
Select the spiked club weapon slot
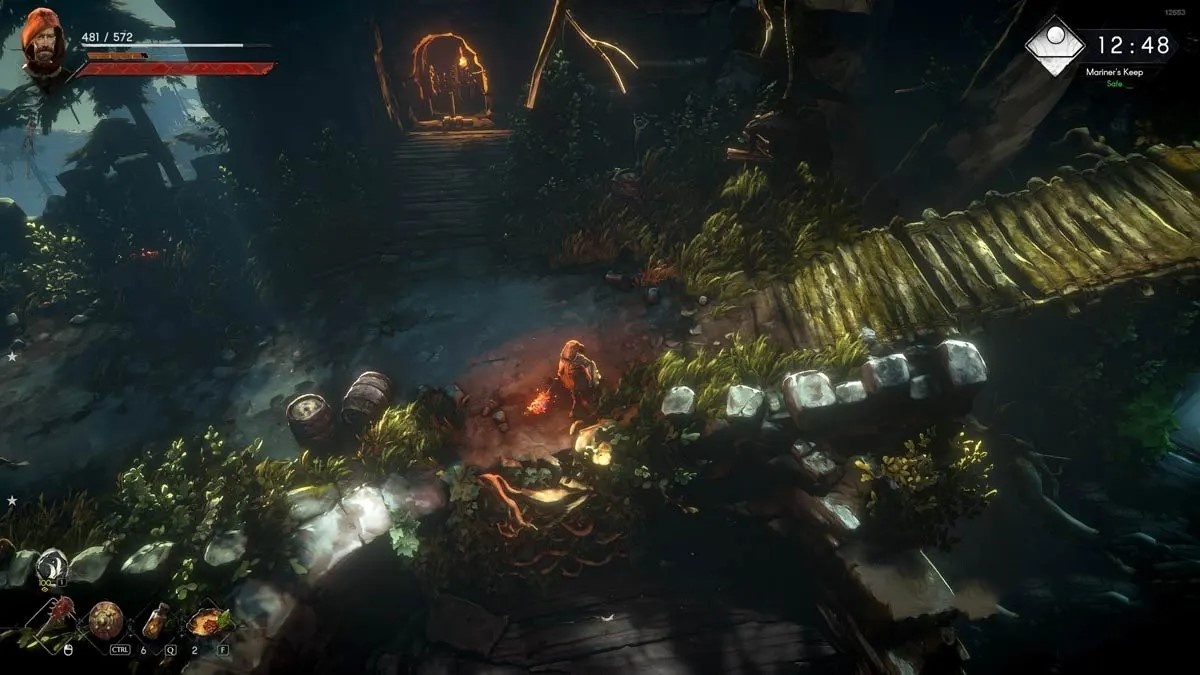(x=58, y=618)
